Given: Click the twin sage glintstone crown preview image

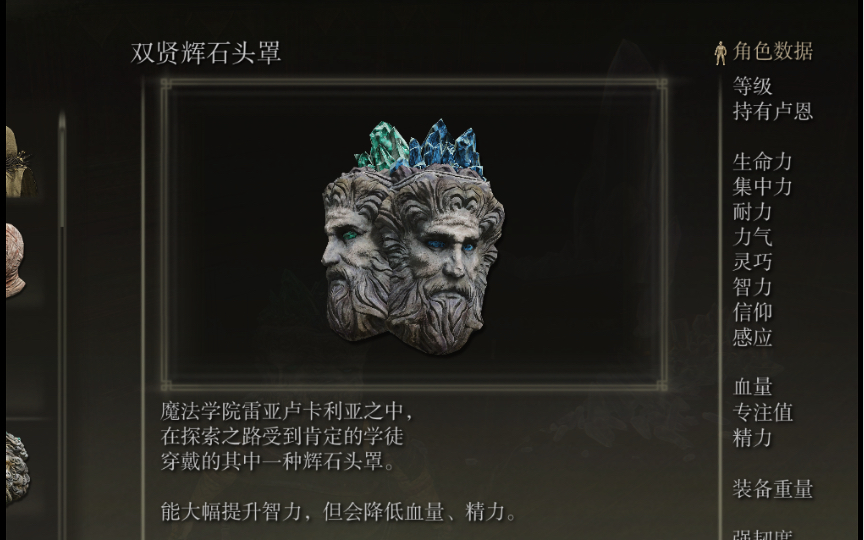Looking at the screenshot, I should [413, 237].
